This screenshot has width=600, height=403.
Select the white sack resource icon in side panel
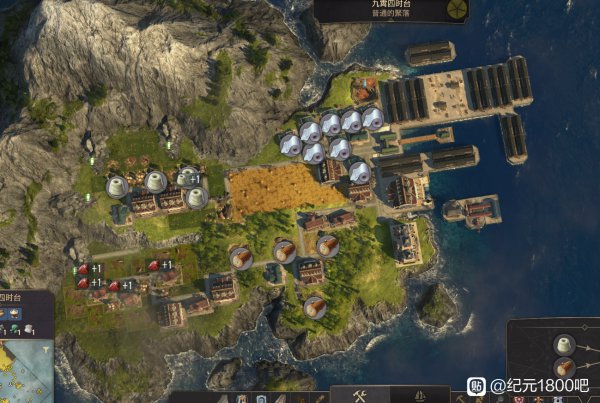(565, 344)
